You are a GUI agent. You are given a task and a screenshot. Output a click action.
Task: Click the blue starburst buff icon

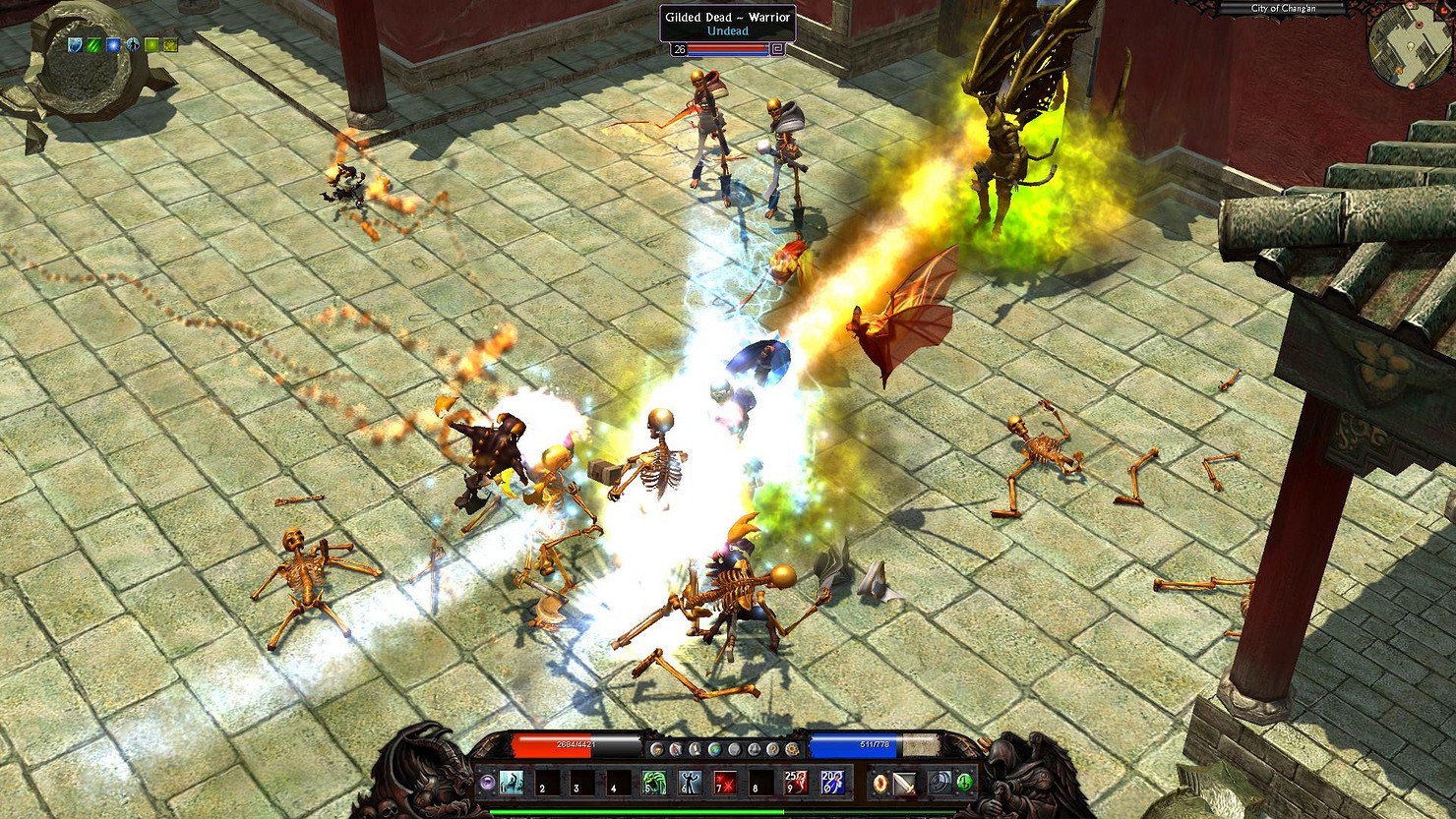click(x=113, y=45)
